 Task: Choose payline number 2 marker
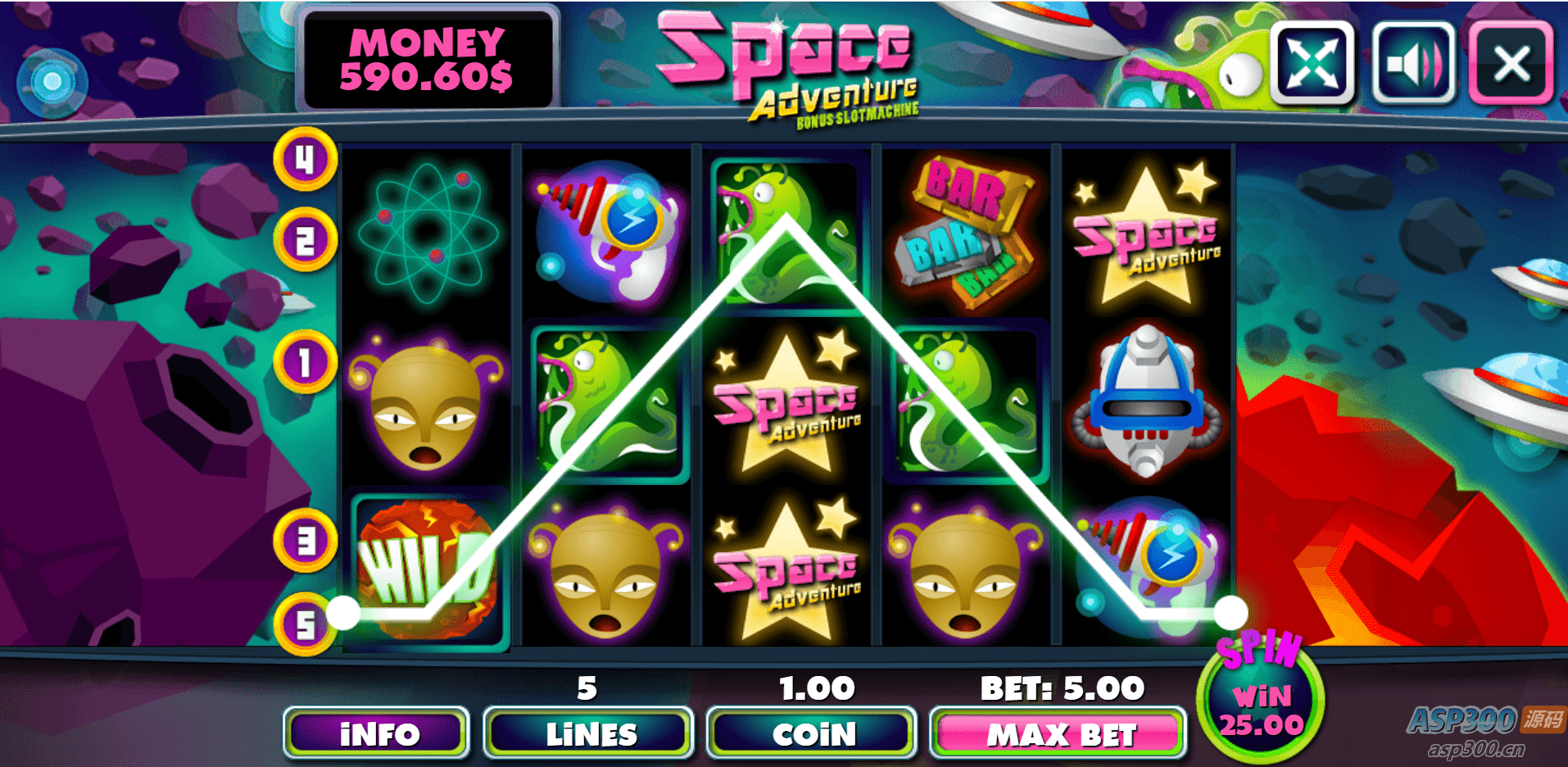click(305, 241)
